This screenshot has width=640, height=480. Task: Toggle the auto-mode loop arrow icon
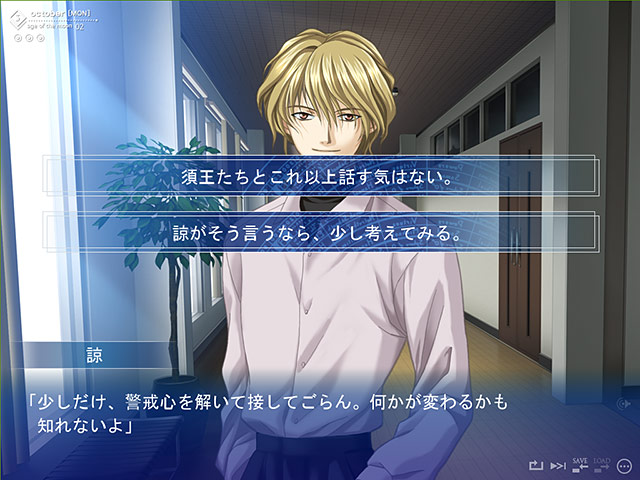tap(536, 466)
